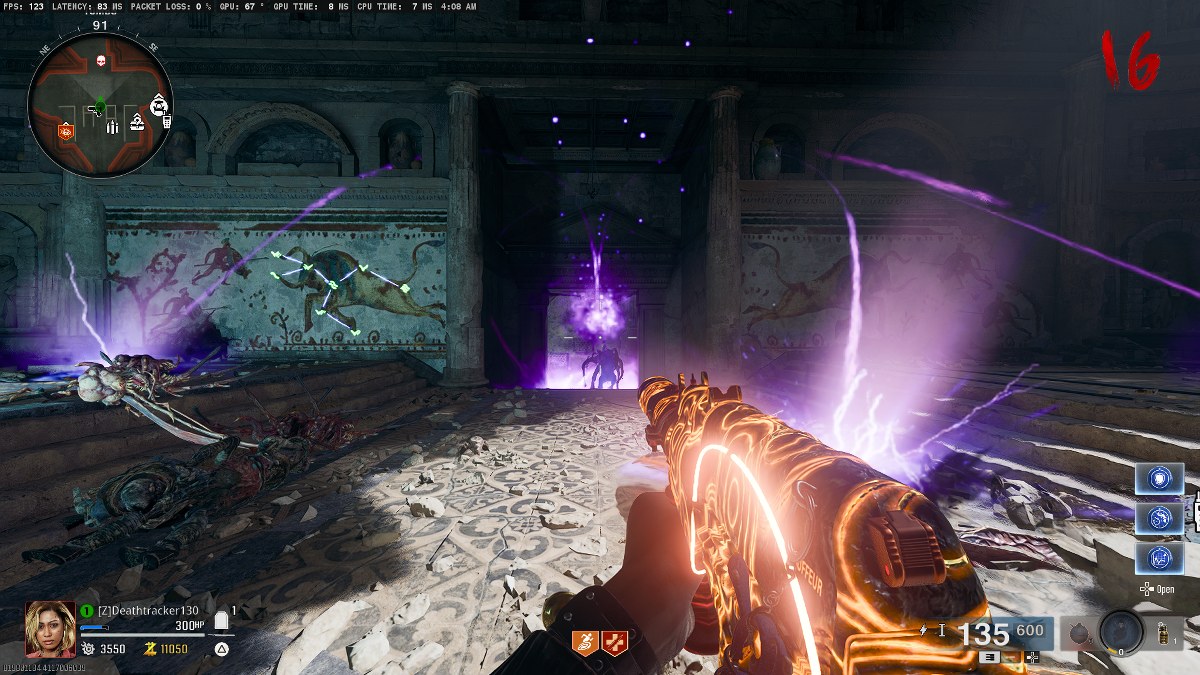This screenshot has width=1200, height=675.
Task: Select the round grenade tactical slot
Action: click(1079, 633)
